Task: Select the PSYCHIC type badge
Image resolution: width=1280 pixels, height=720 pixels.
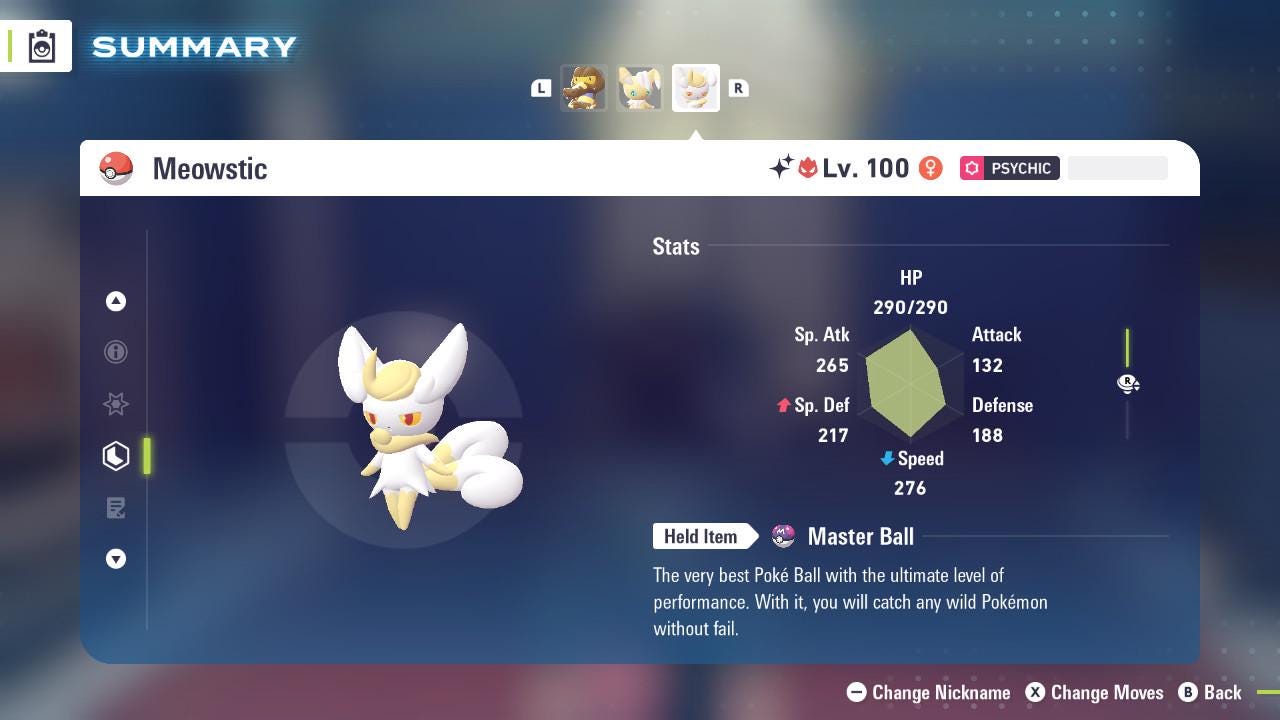Action: click(1009, 168)
